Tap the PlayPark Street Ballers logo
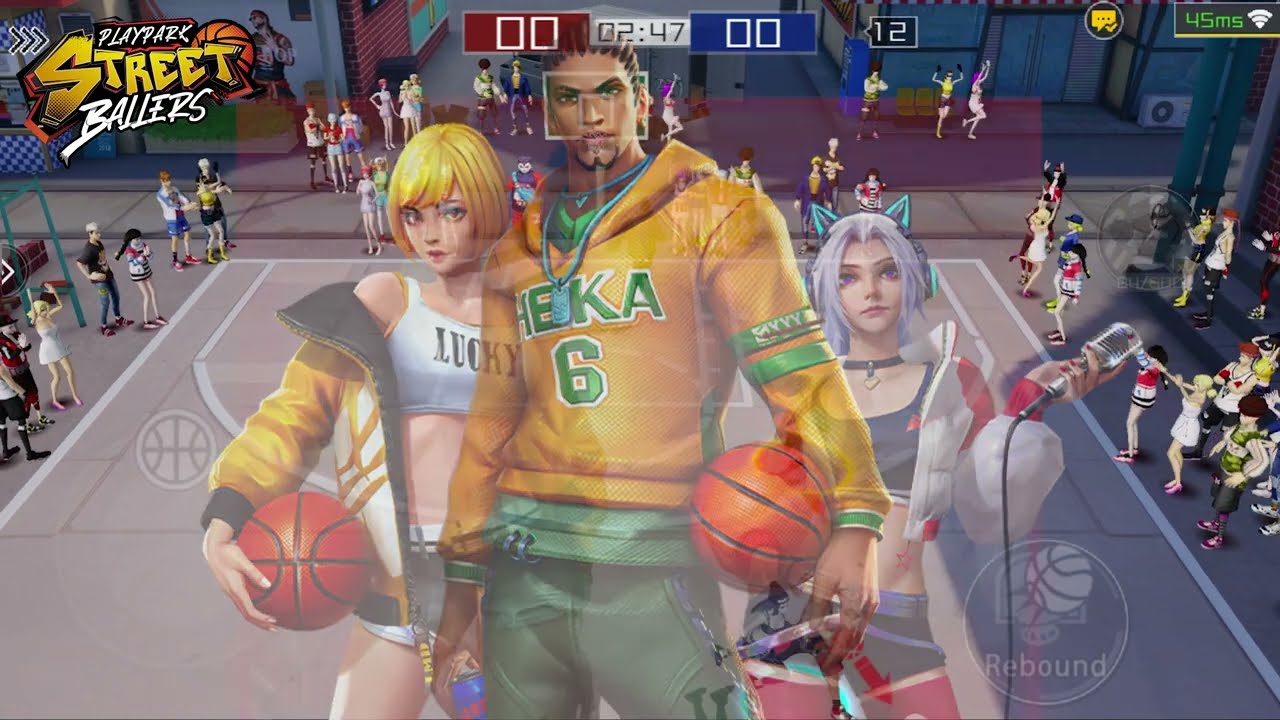This screenshot has height=720, width=1280. click(x=130, y=75)
